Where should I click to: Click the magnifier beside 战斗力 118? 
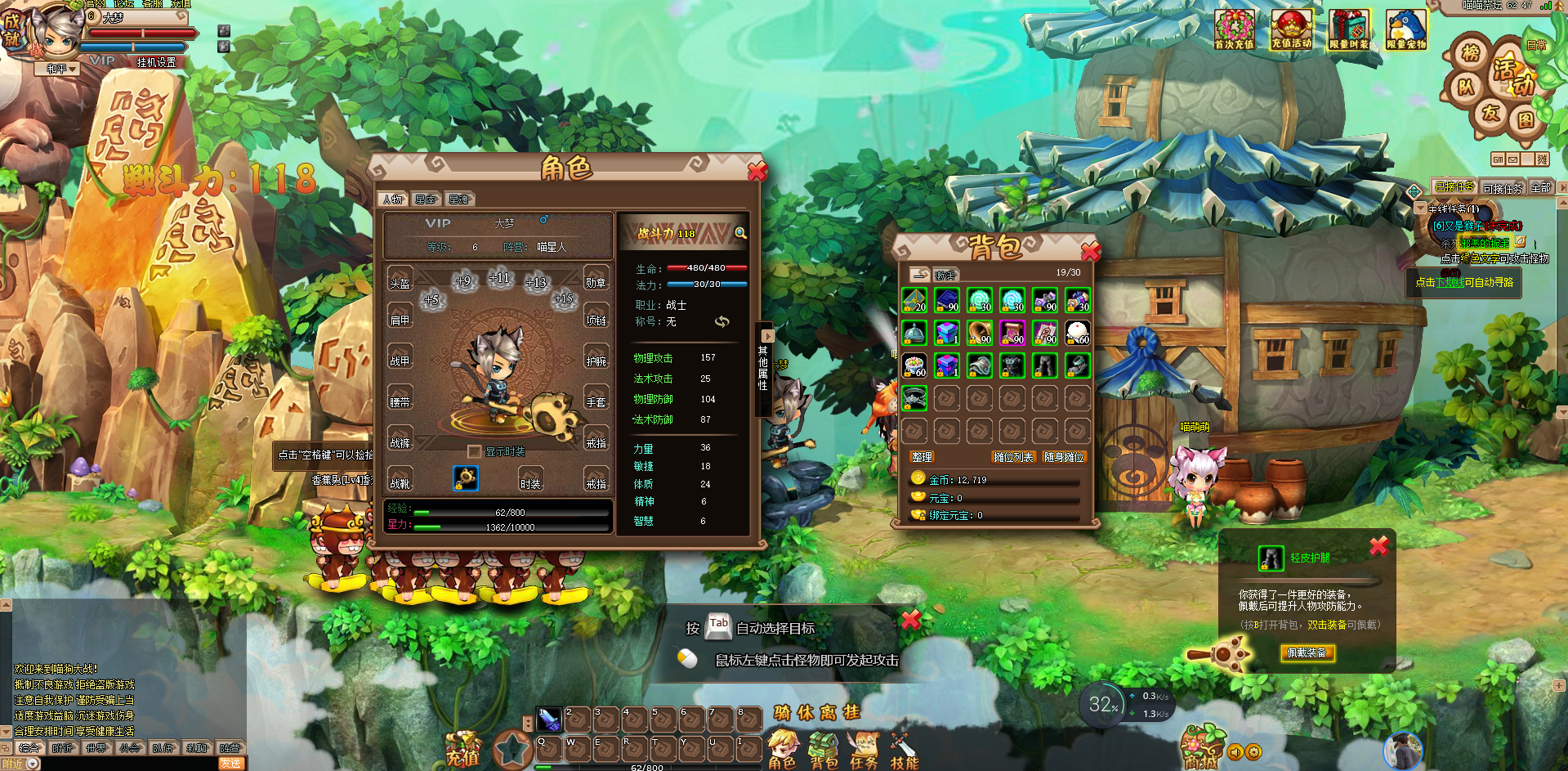(x=740, y=234)
